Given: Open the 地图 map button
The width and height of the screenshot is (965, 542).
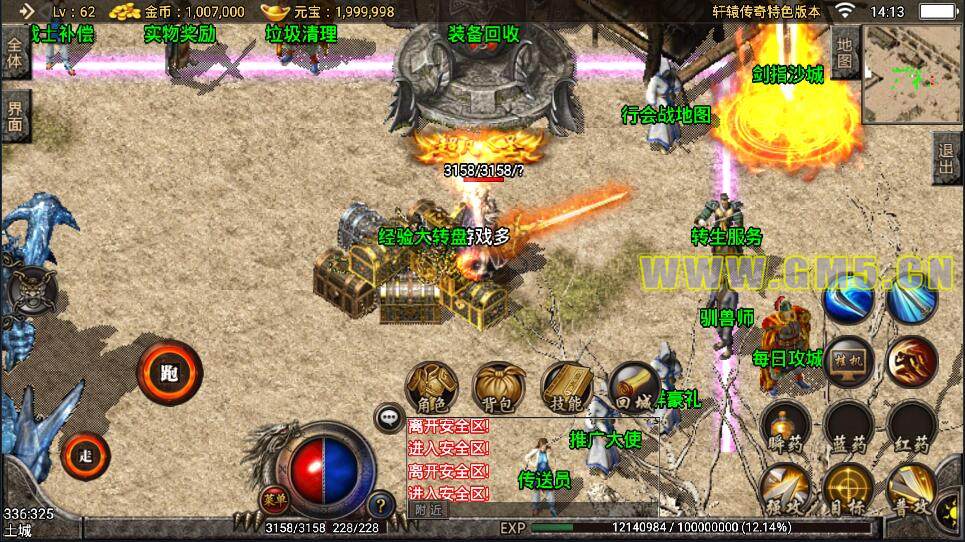Looking at the screenshot, I should 844,52.
